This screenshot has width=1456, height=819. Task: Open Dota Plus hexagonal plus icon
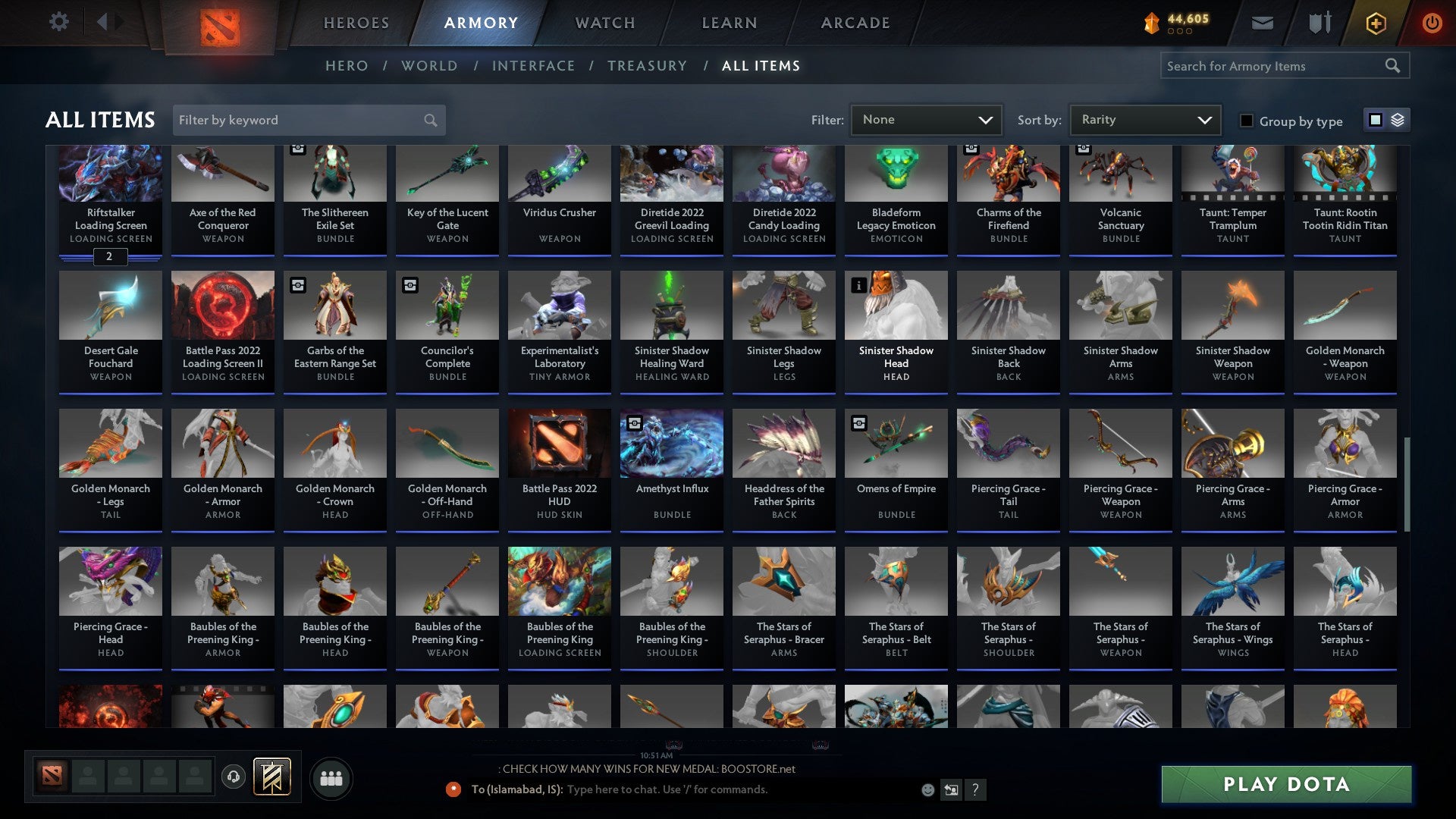1375,23
